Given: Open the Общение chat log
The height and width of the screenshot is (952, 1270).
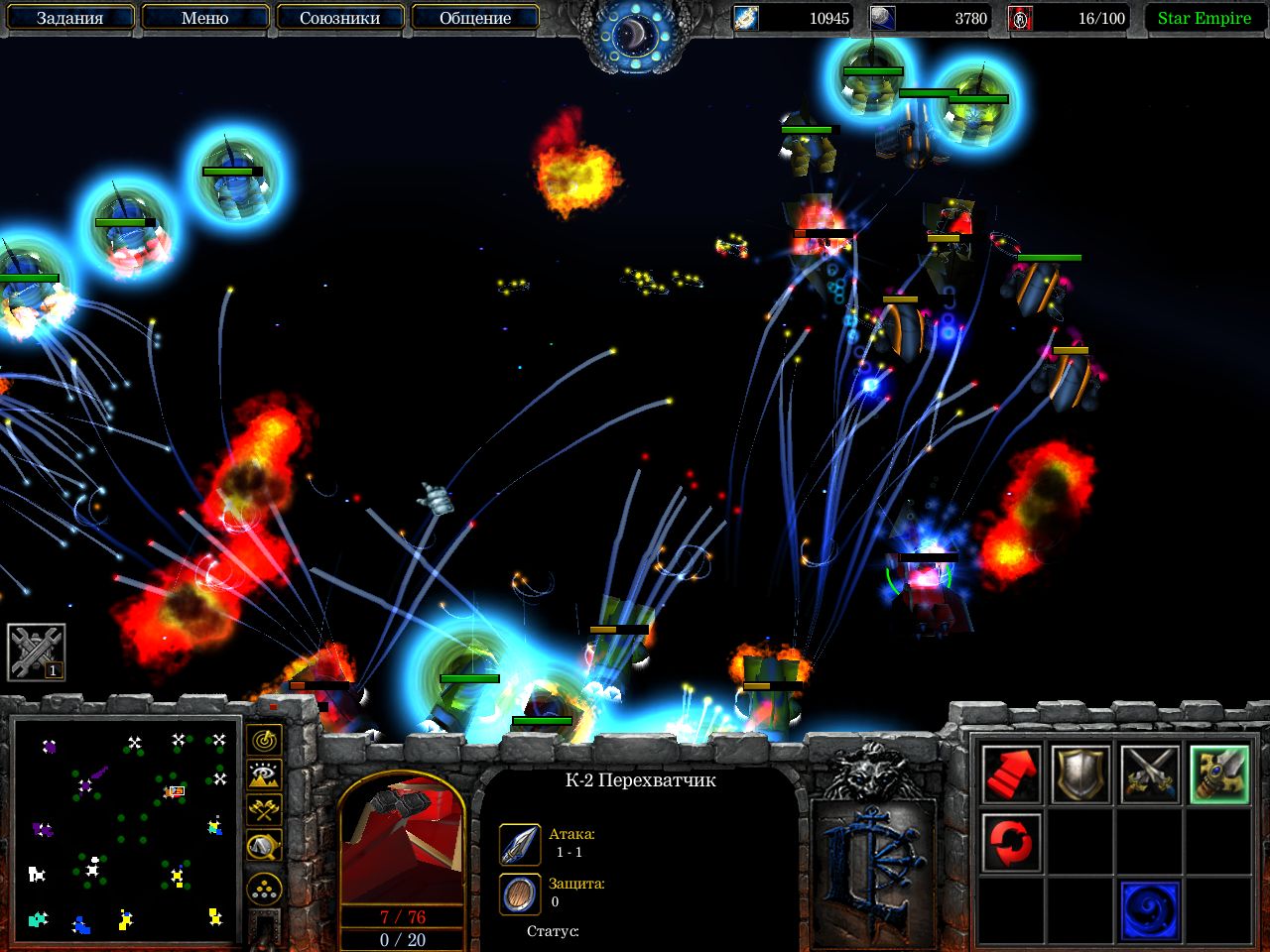Looking at the screenshot, I should [x=474, y=18].
